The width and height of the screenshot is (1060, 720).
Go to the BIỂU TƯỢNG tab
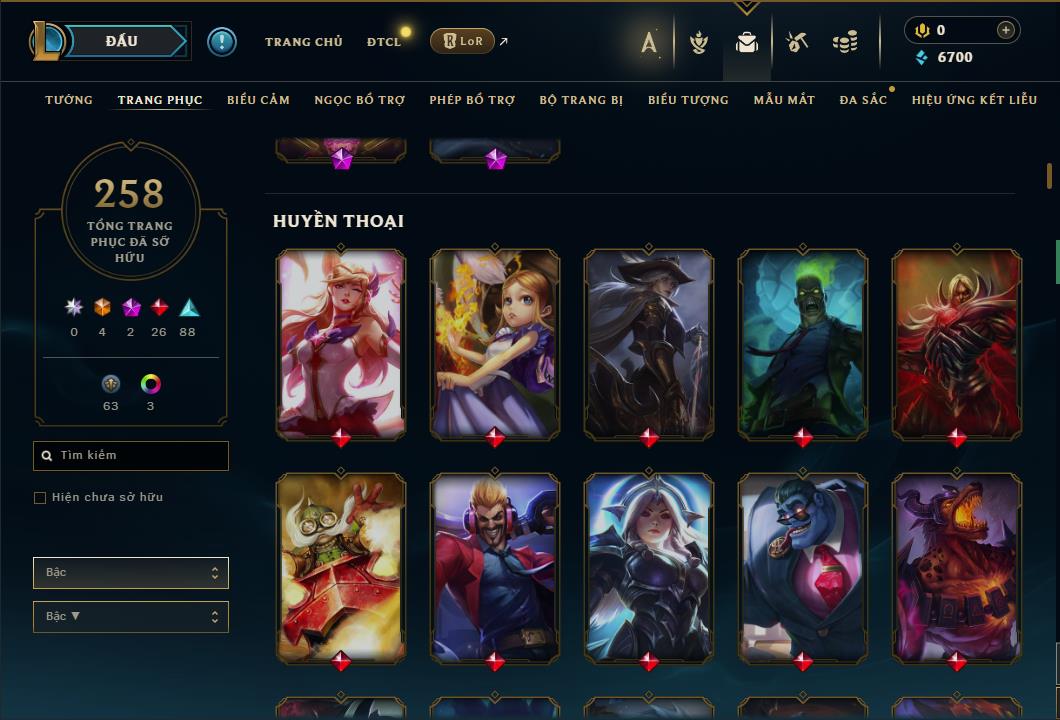688,100
